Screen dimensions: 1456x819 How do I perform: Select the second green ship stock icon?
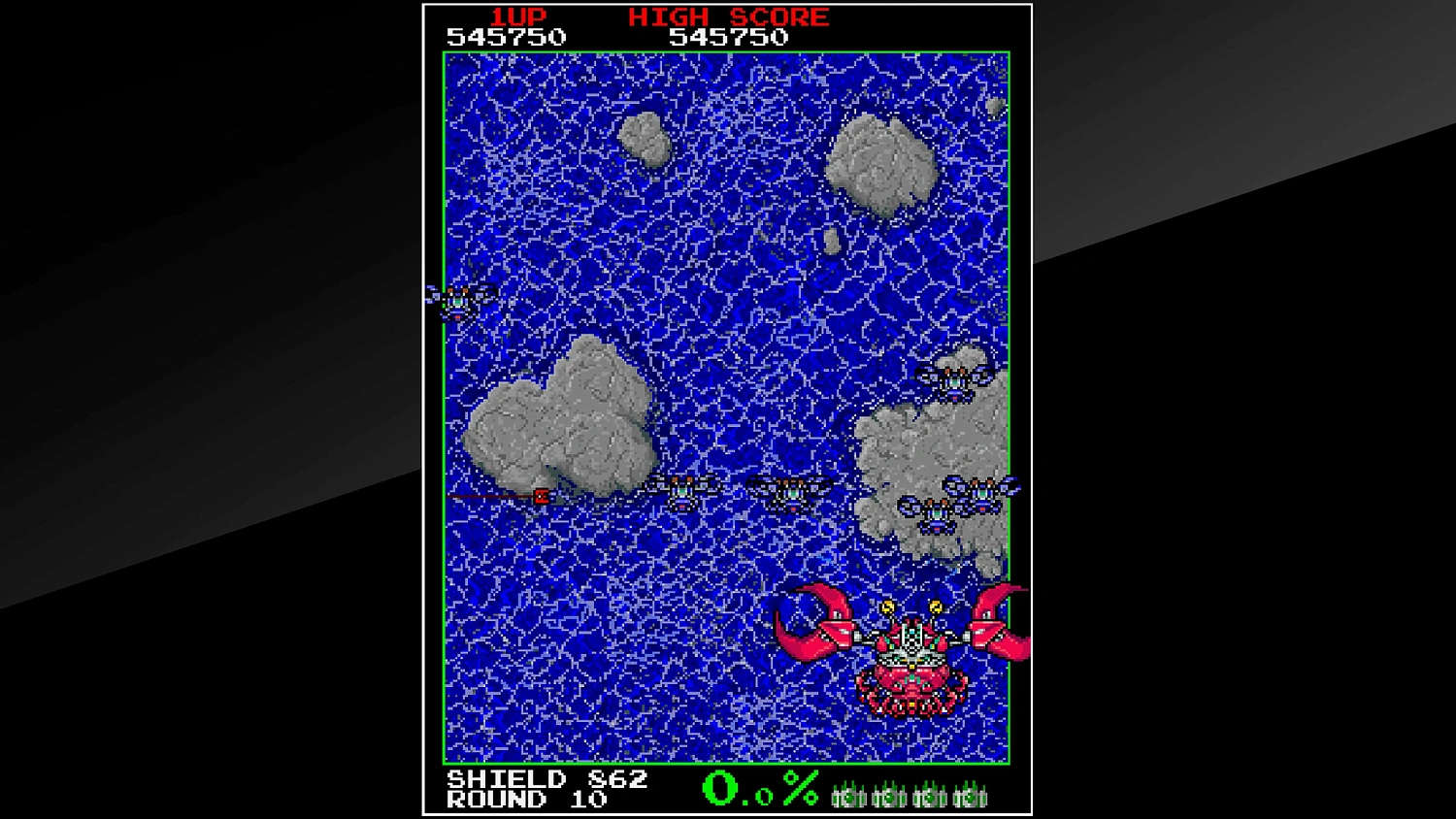(889, 797)
